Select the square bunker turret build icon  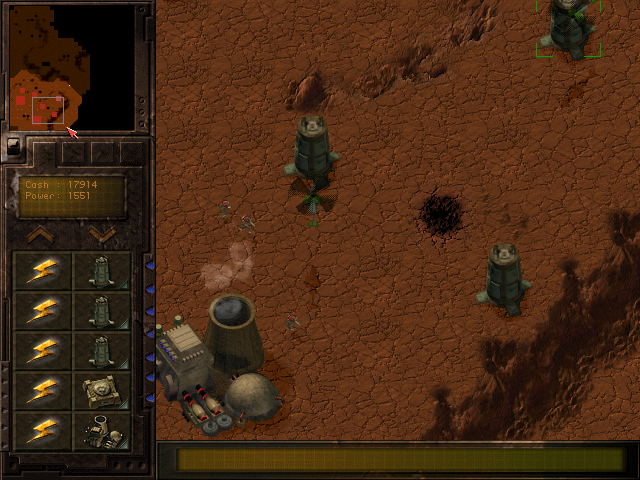click(102, 390)
